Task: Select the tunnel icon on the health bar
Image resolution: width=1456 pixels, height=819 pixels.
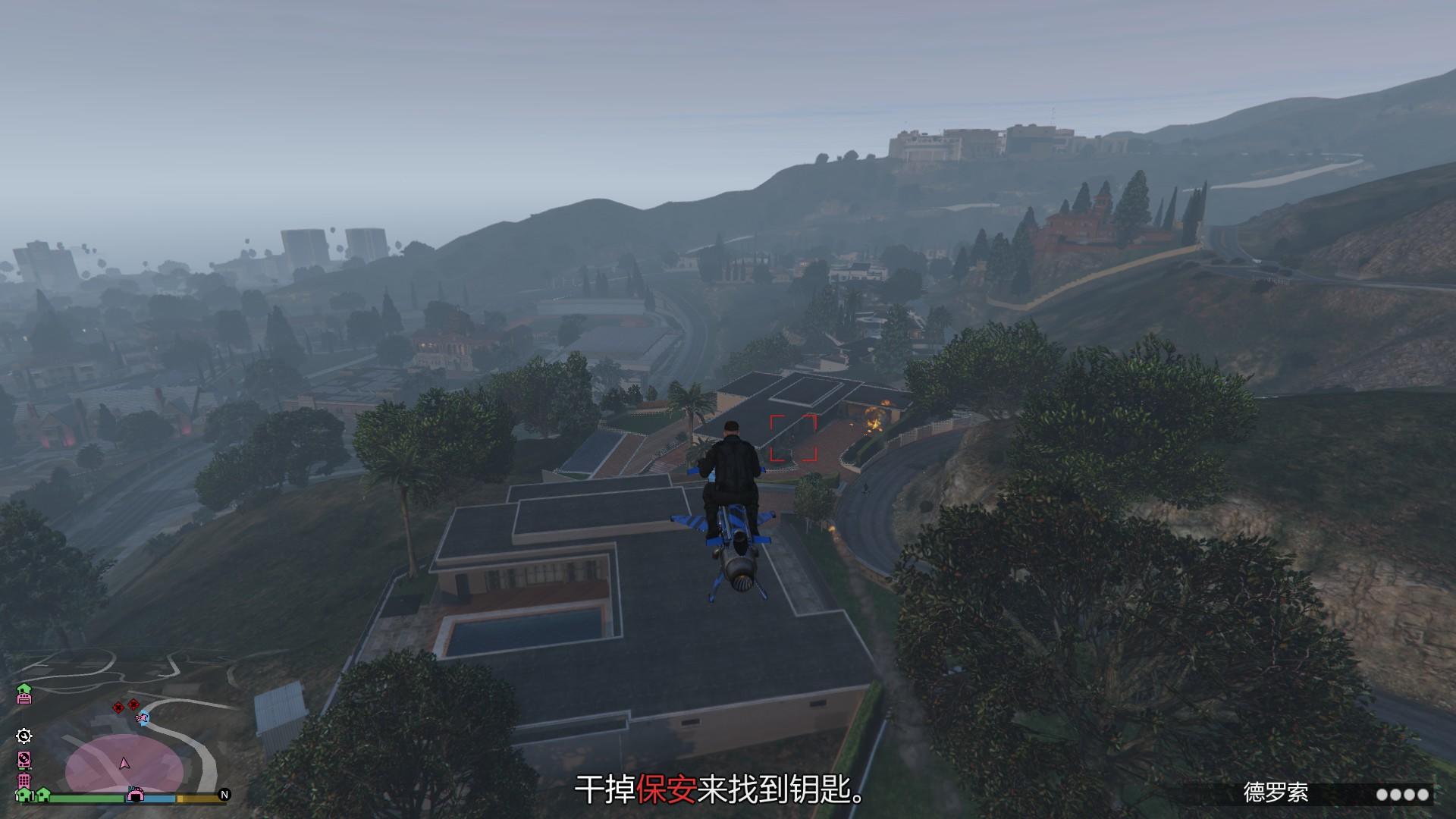Action: tap(136, 795)
